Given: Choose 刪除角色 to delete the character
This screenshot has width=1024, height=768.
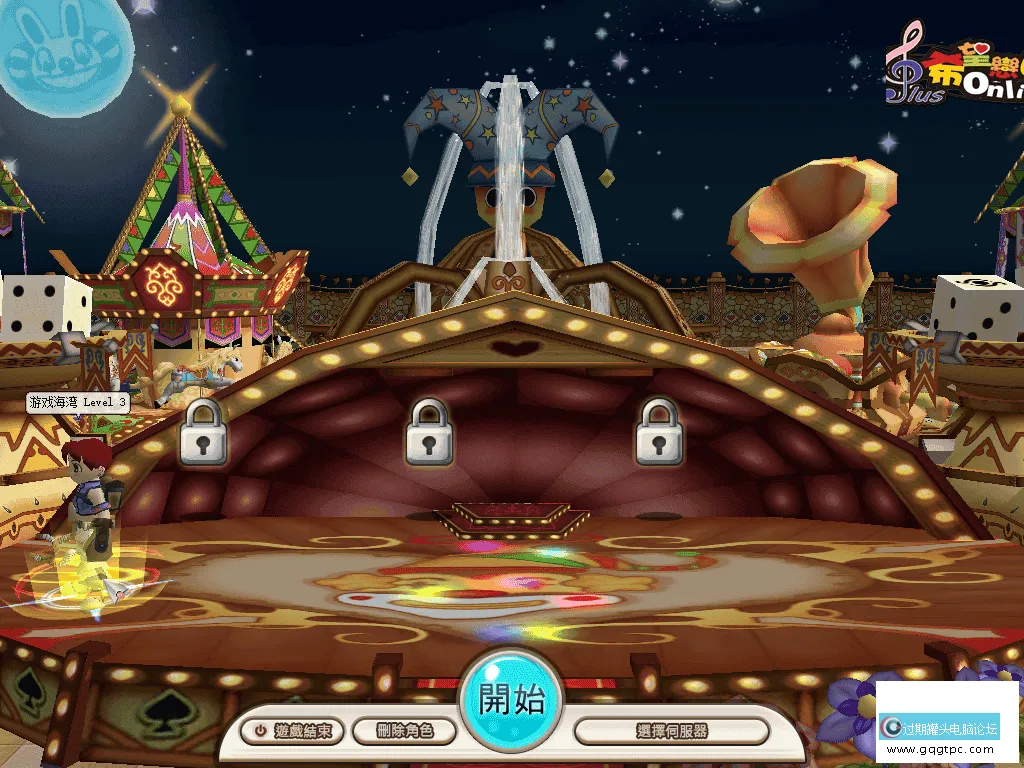Looking at the screenshot, I should [405, 731].
